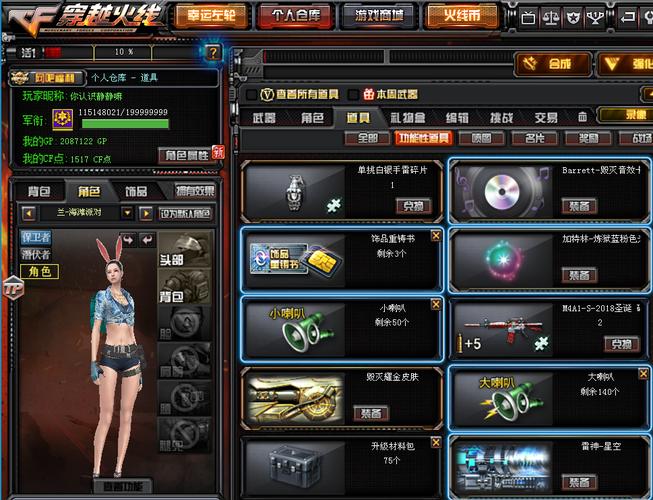Select the 全部 filter button
Screen dimensions: 653x500
coord(367,138)
